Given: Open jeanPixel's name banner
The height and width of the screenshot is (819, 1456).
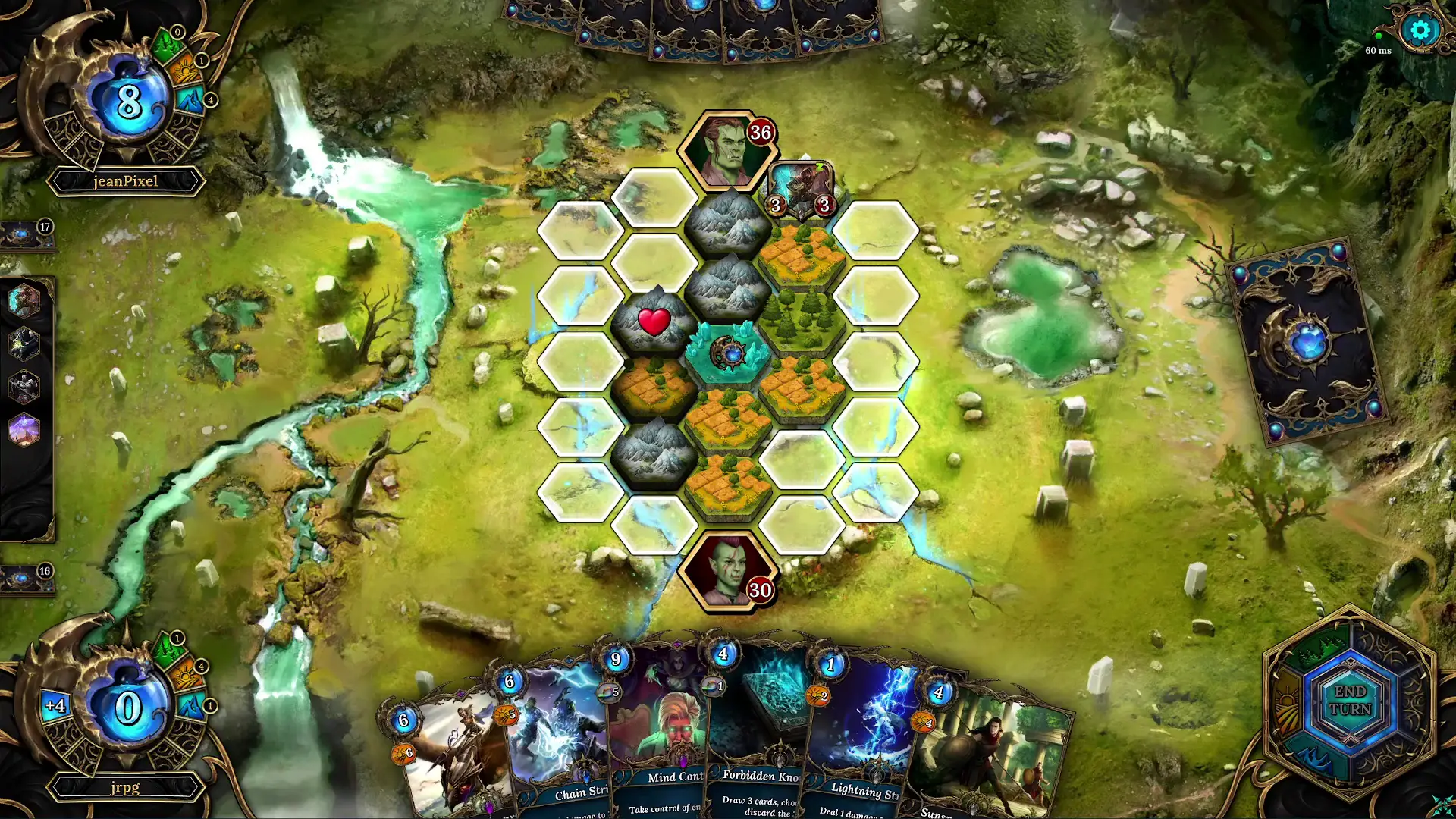Looking at the screenshot, I should [x=126, y=181].
